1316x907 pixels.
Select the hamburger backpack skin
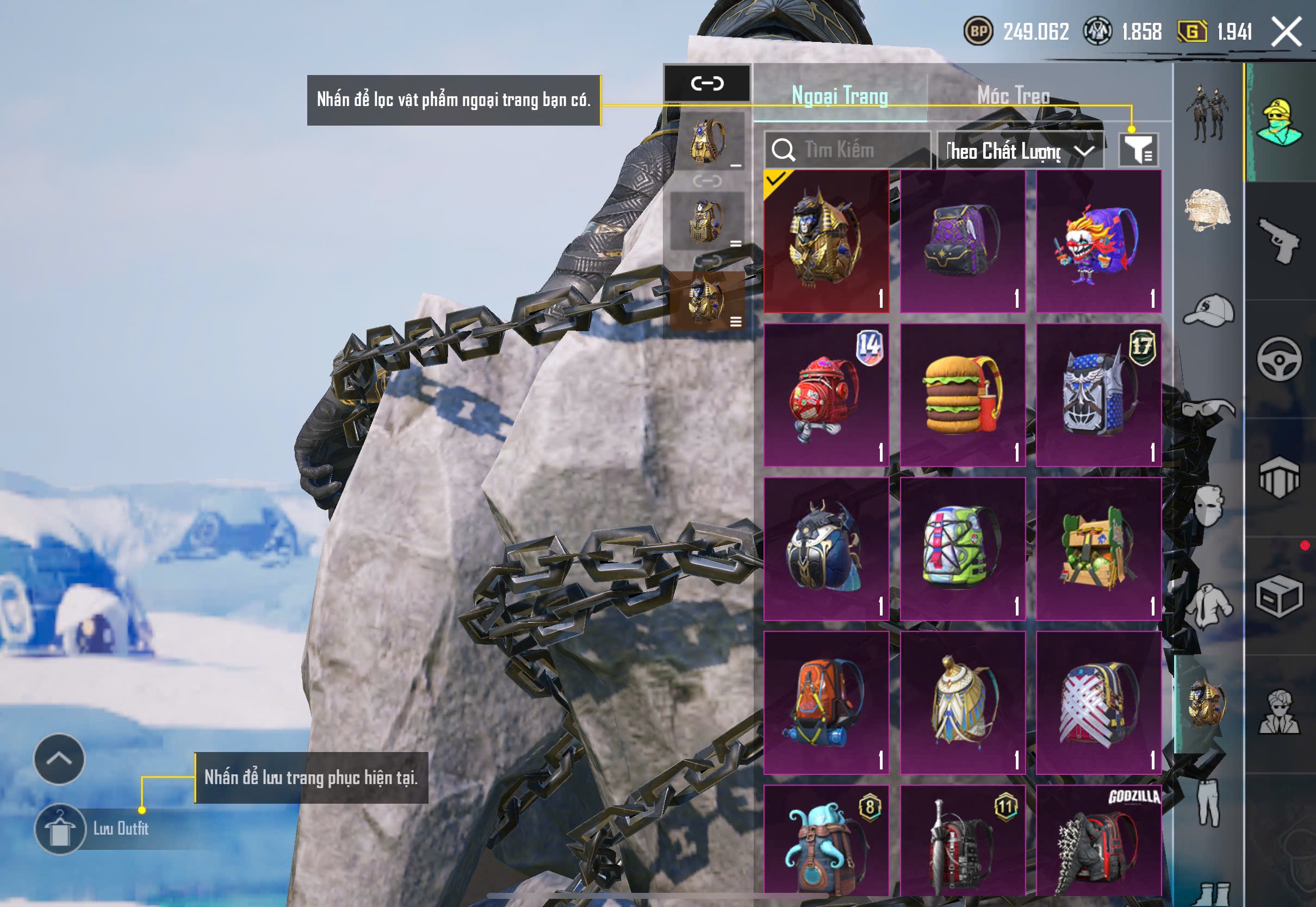click(963, 395)
